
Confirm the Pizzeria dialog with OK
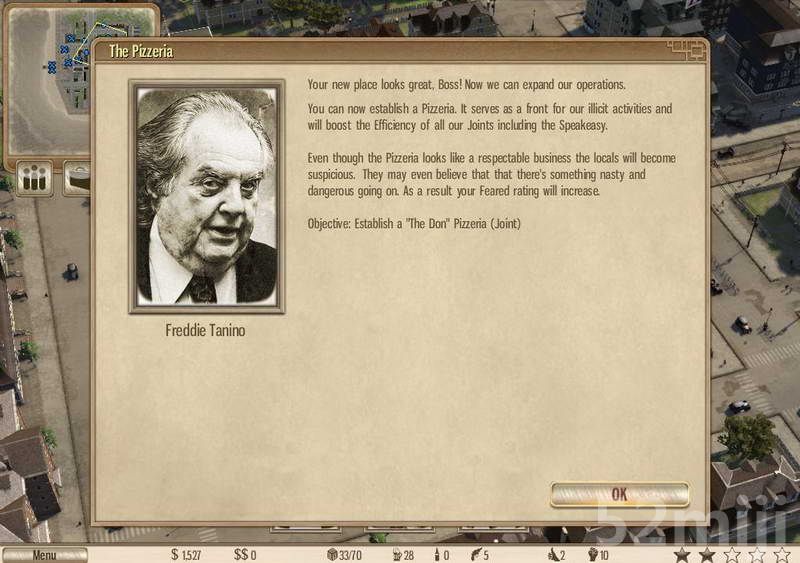(619, 494)
